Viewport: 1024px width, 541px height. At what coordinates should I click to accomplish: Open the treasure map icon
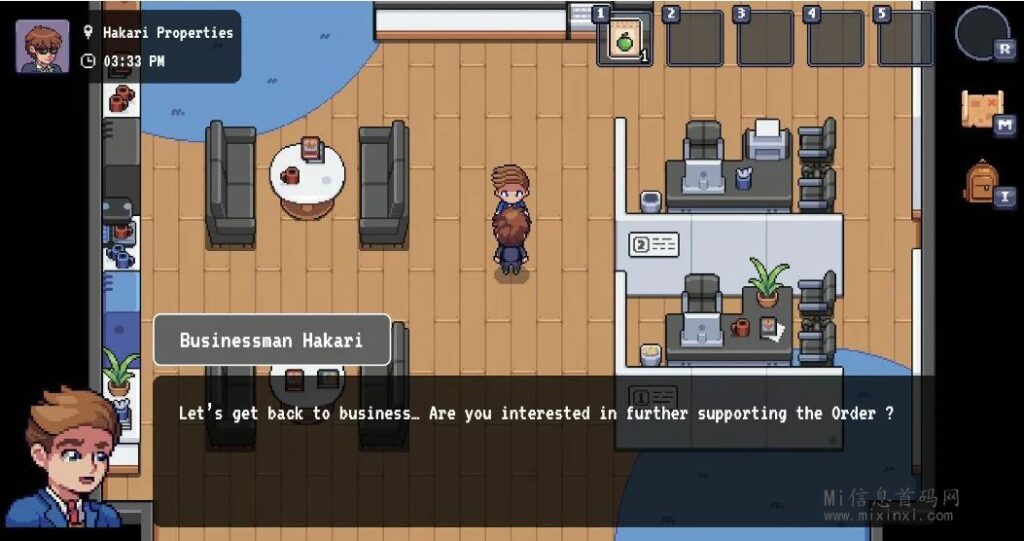[981, 109]
